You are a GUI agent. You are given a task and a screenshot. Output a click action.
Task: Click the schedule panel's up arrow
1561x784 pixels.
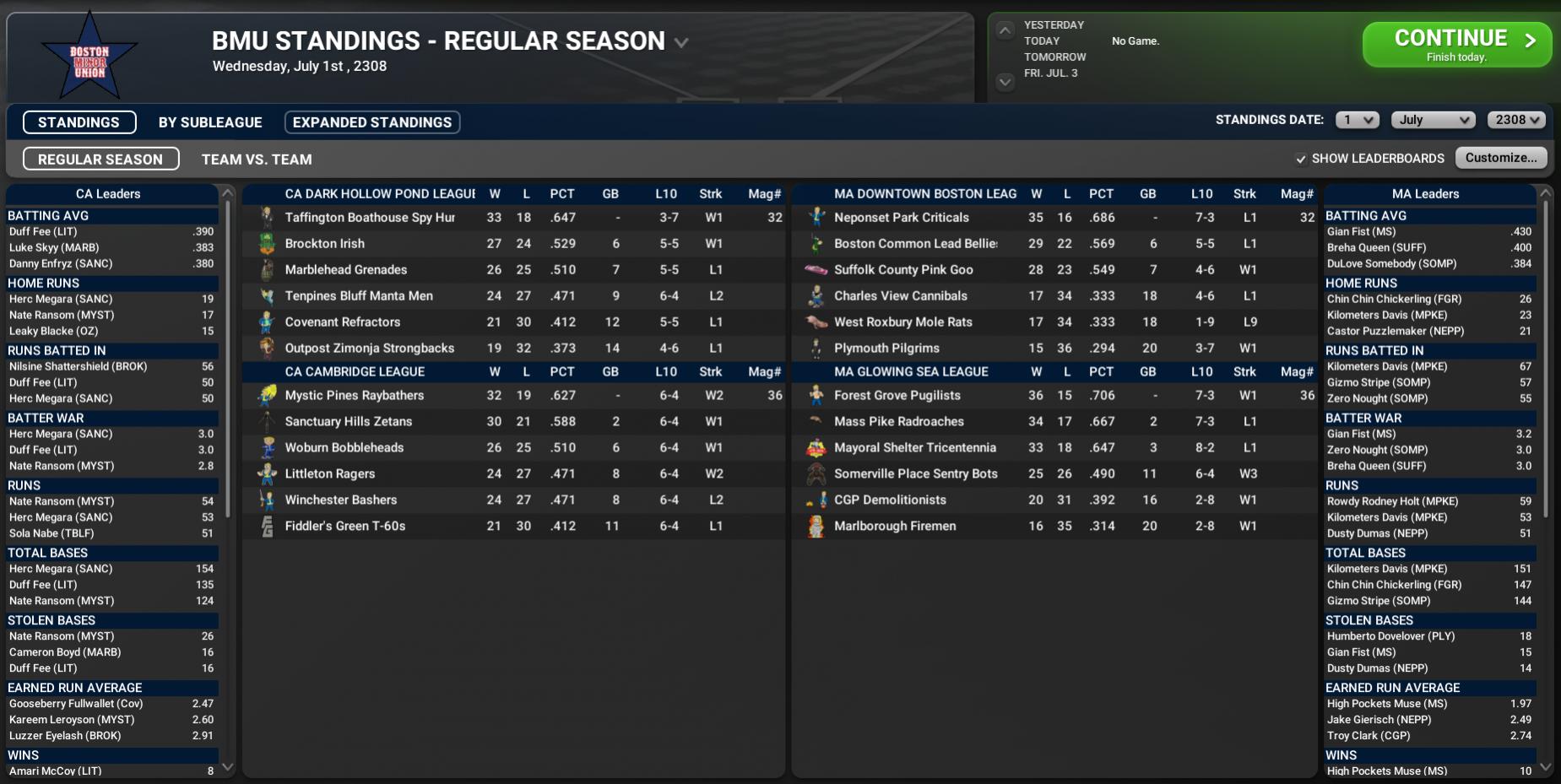(1005, 30)
